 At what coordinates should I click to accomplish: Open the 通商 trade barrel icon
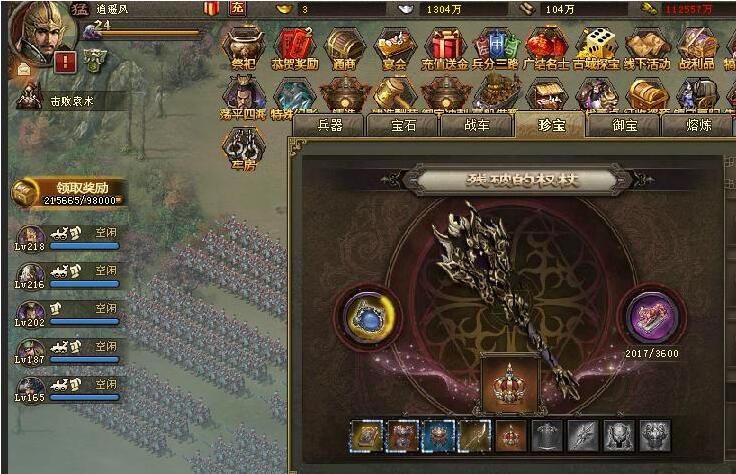[343, 45]
